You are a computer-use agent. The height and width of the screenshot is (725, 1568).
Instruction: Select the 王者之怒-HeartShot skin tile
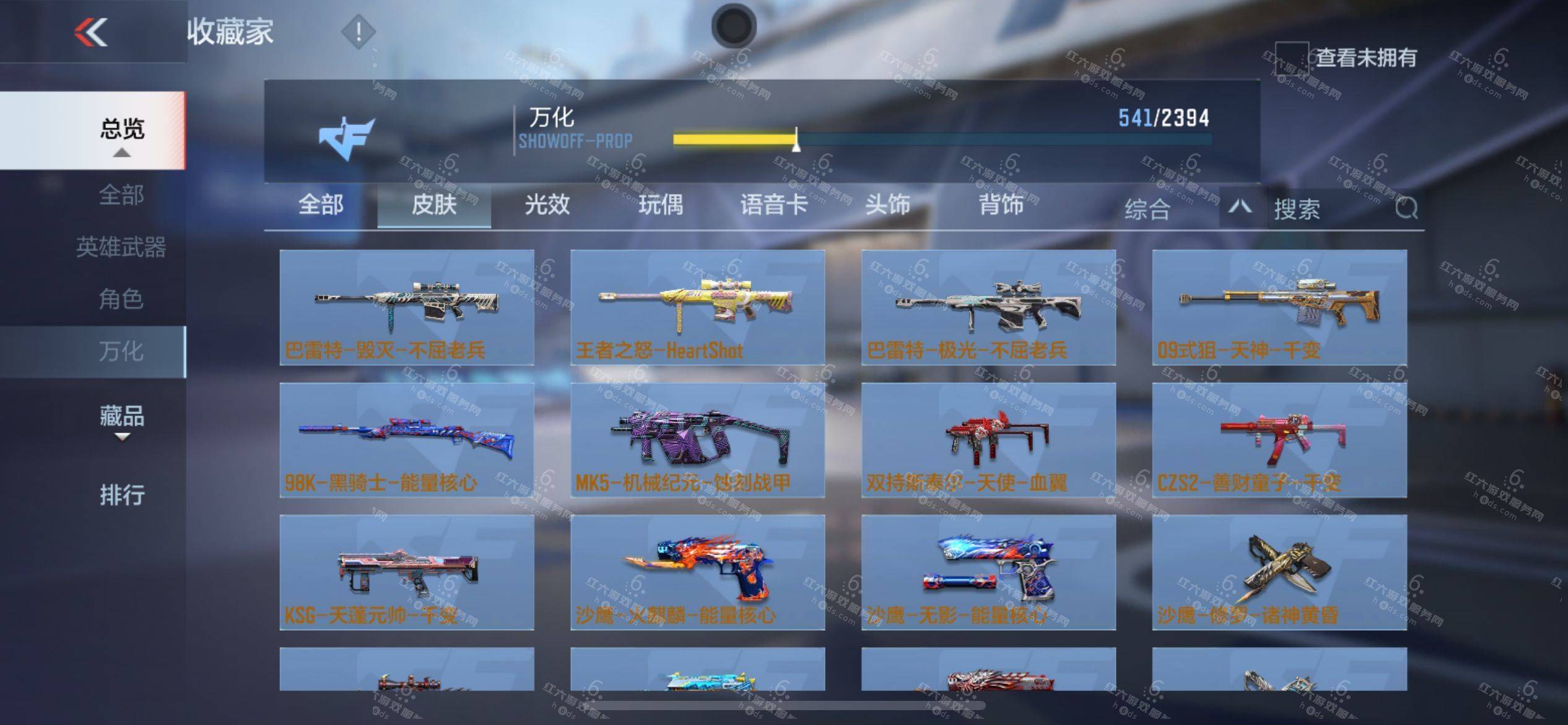click(697, 307)
